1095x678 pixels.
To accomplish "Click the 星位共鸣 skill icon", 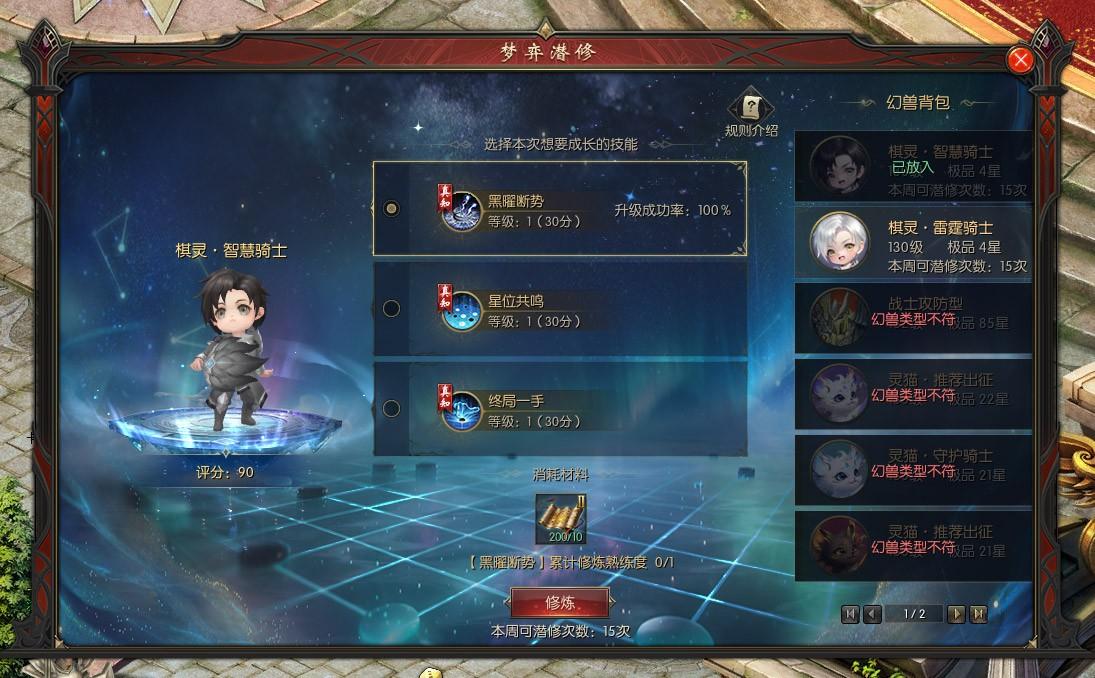I will 462,311.
